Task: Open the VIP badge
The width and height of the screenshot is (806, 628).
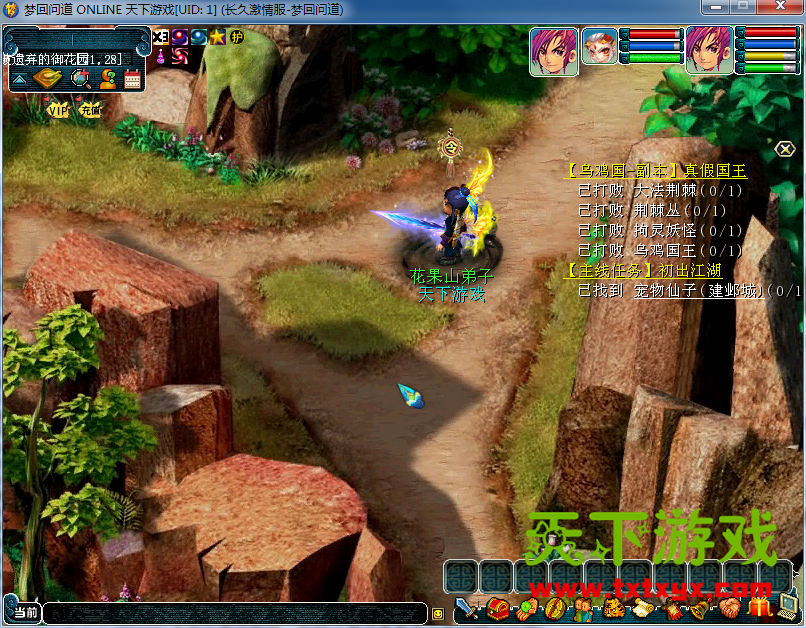Action: point(58,109)
